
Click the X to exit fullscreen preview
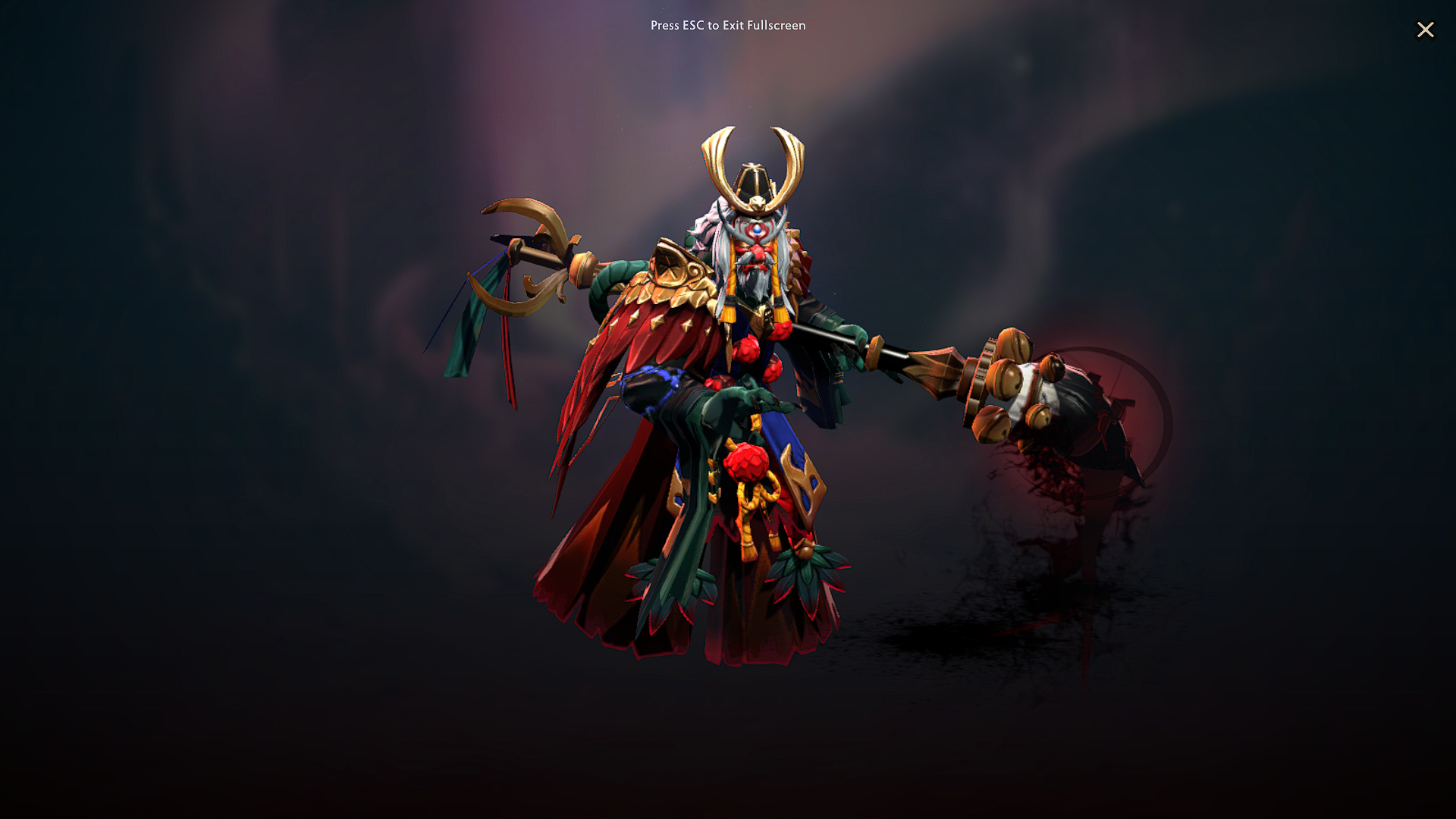[1425, 30]
